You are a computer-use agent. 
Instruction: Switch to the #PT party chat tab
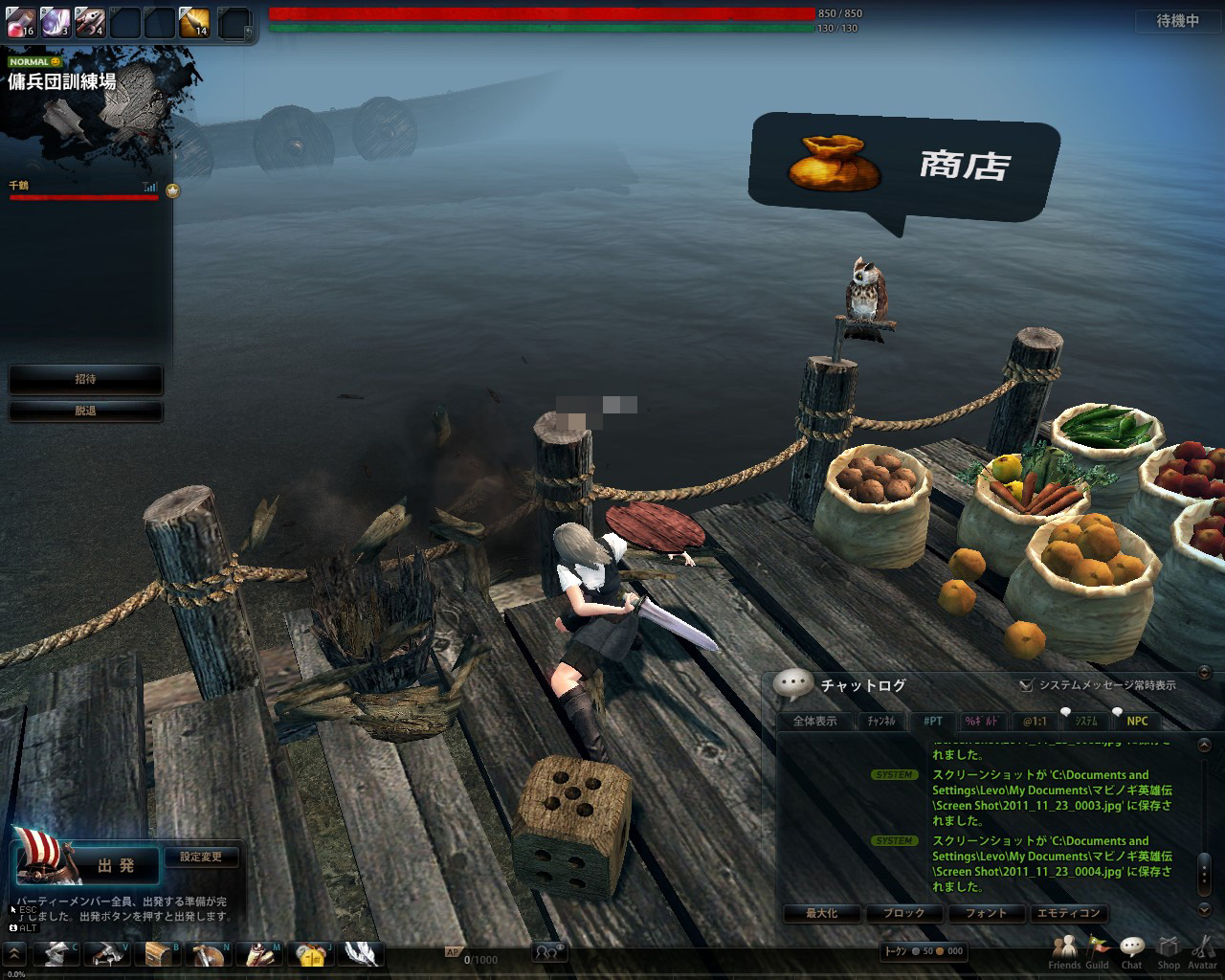click(932, 722)
